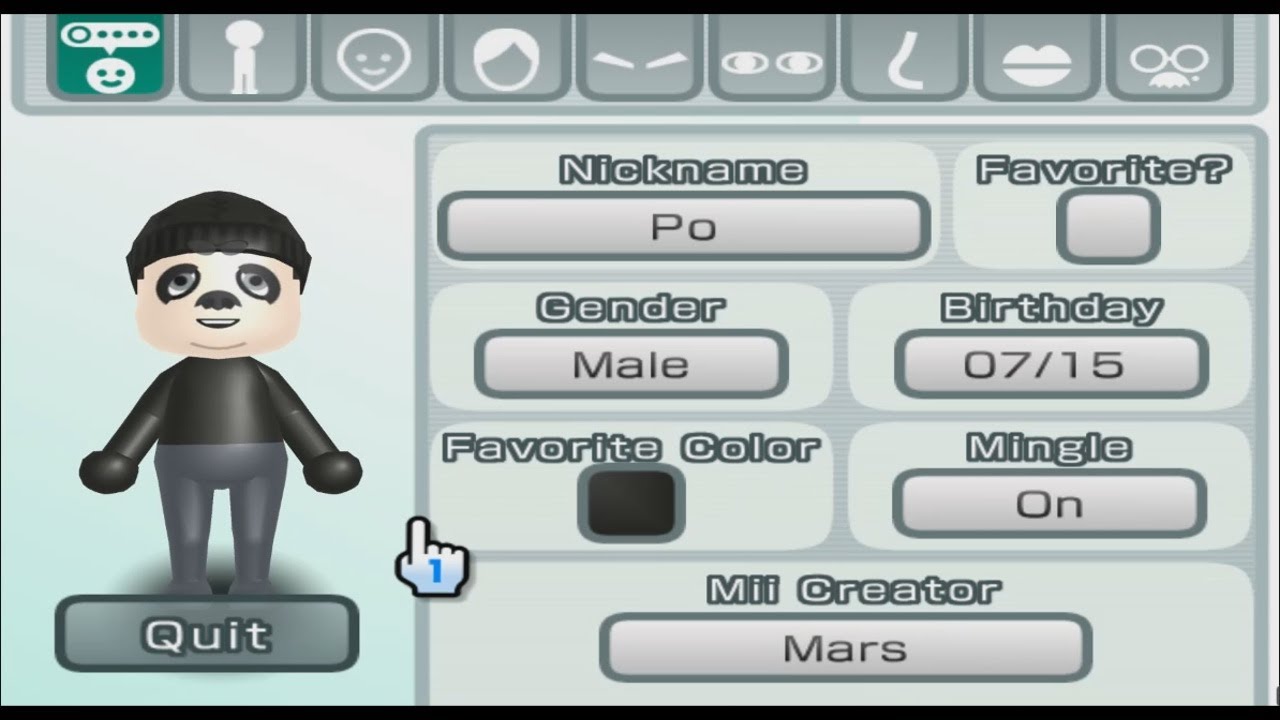Open the eyes editor icon
The image size is (1280, 720).
click(771, 57)
